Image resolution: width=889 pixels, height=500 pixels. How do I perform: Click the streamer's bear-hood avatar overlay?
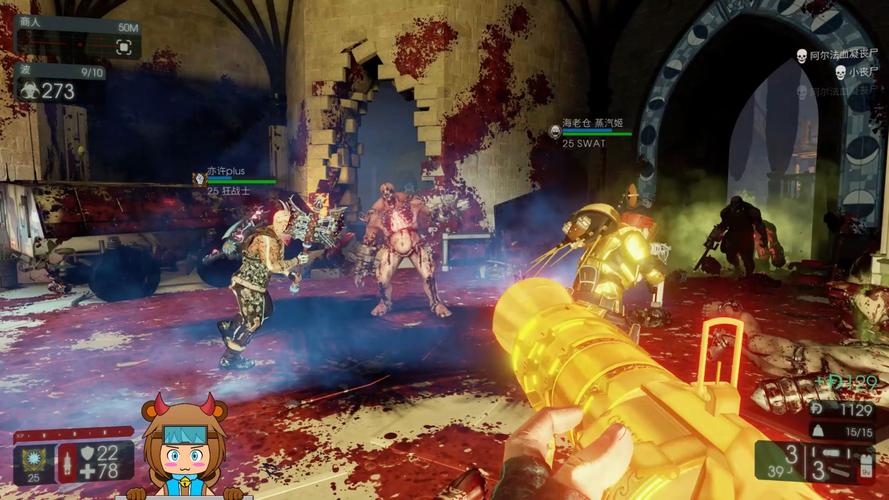183,446
